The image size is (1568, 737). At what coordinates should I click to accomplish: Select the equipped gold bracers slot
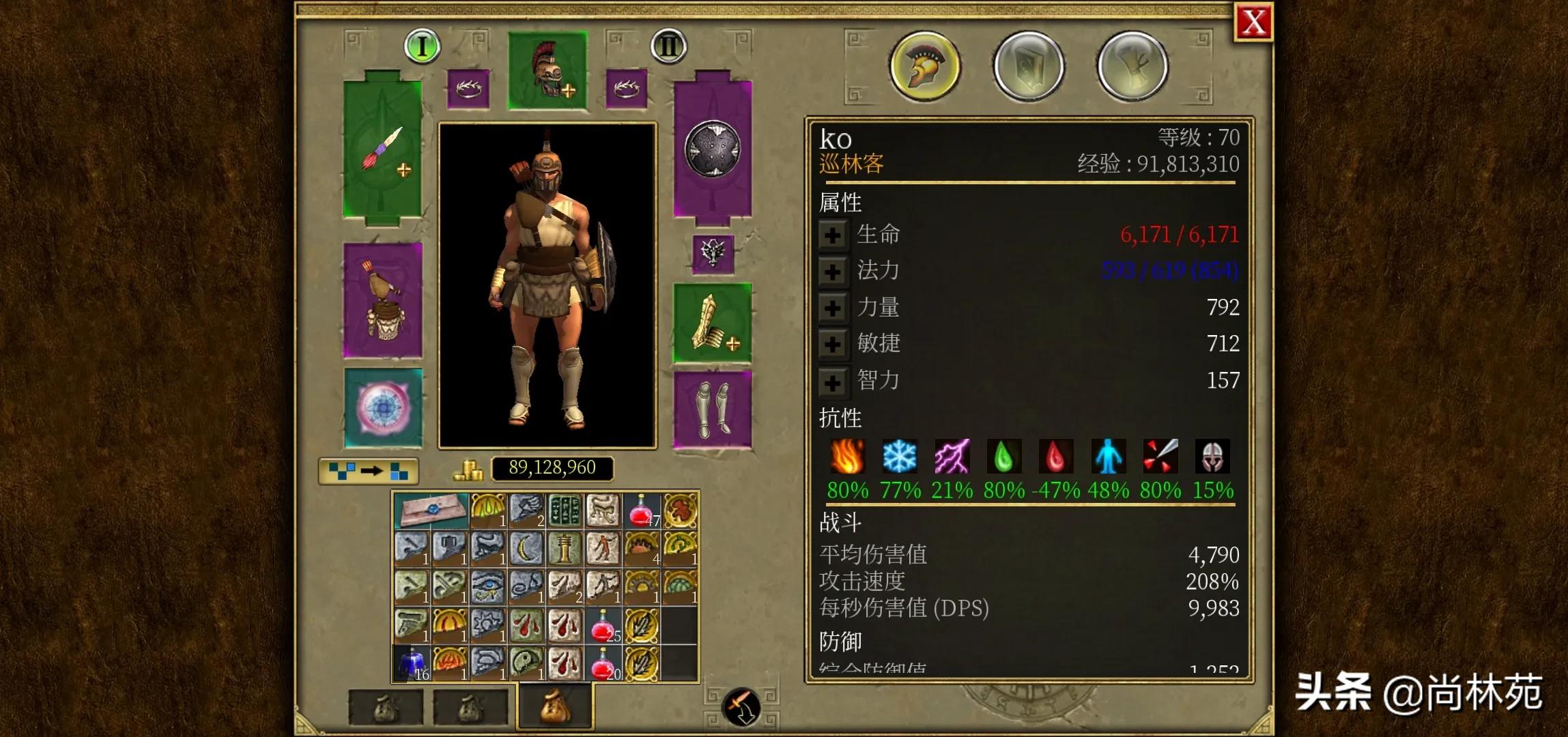click(713, 322)
